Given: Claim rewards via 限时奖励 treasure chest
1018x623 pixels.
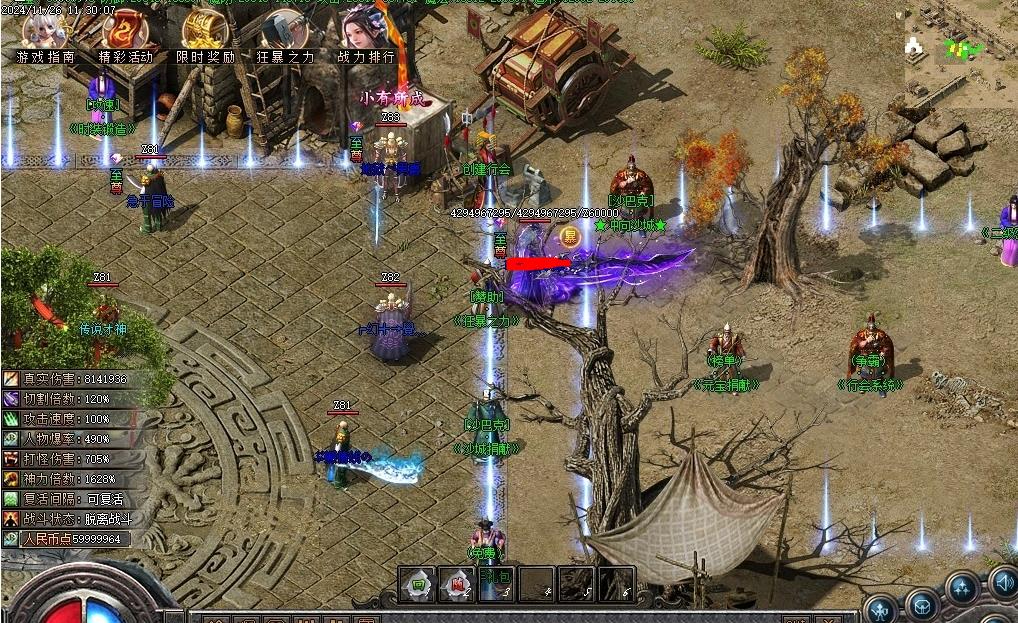Looking at the screenshot, I should pyautogui.click(x=205, y=34).
